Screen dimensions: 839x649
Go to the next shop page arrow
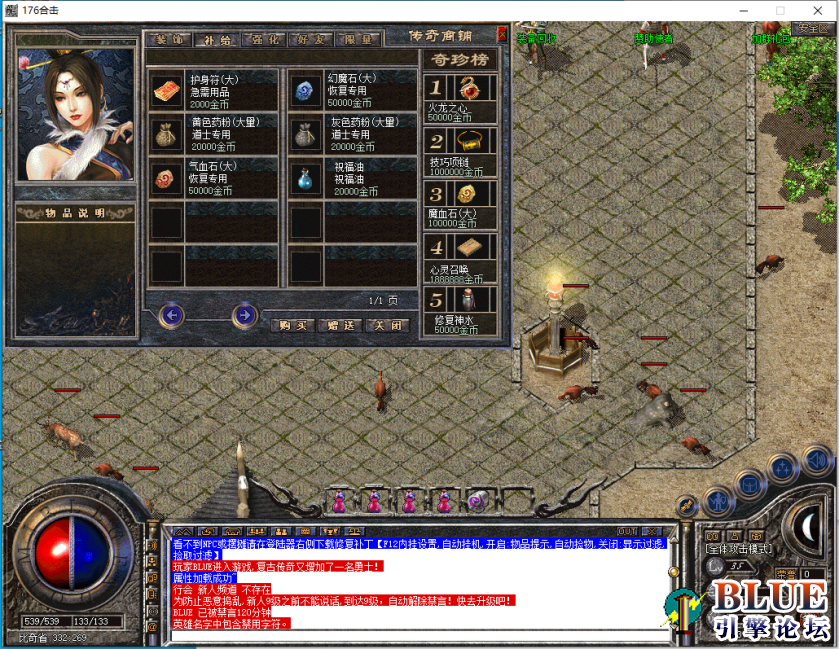[x=244, y=316]
